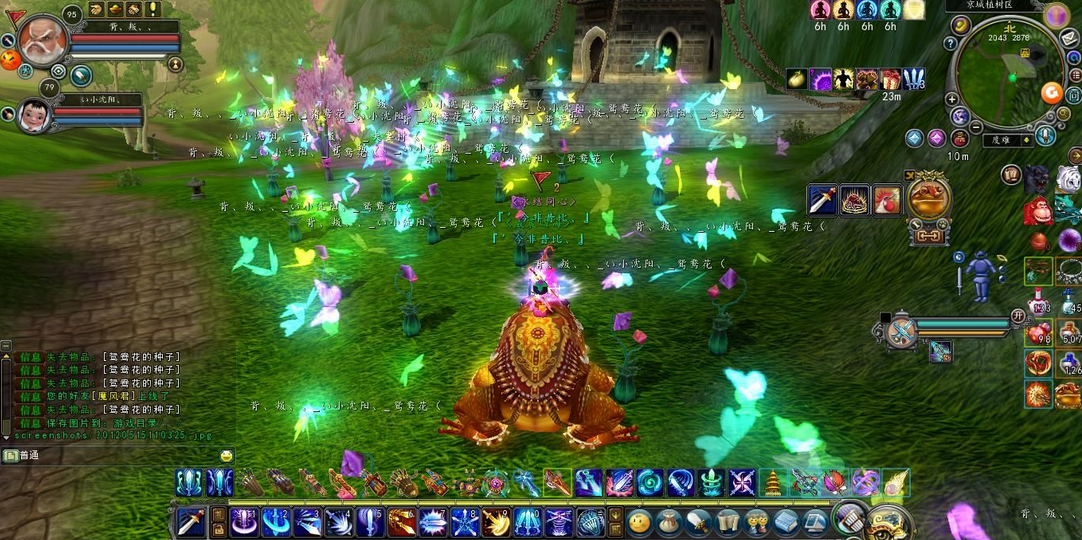Screen dimensions: 1082x540
Task: Open the money bag inventory button
Action: pos(669,521)
